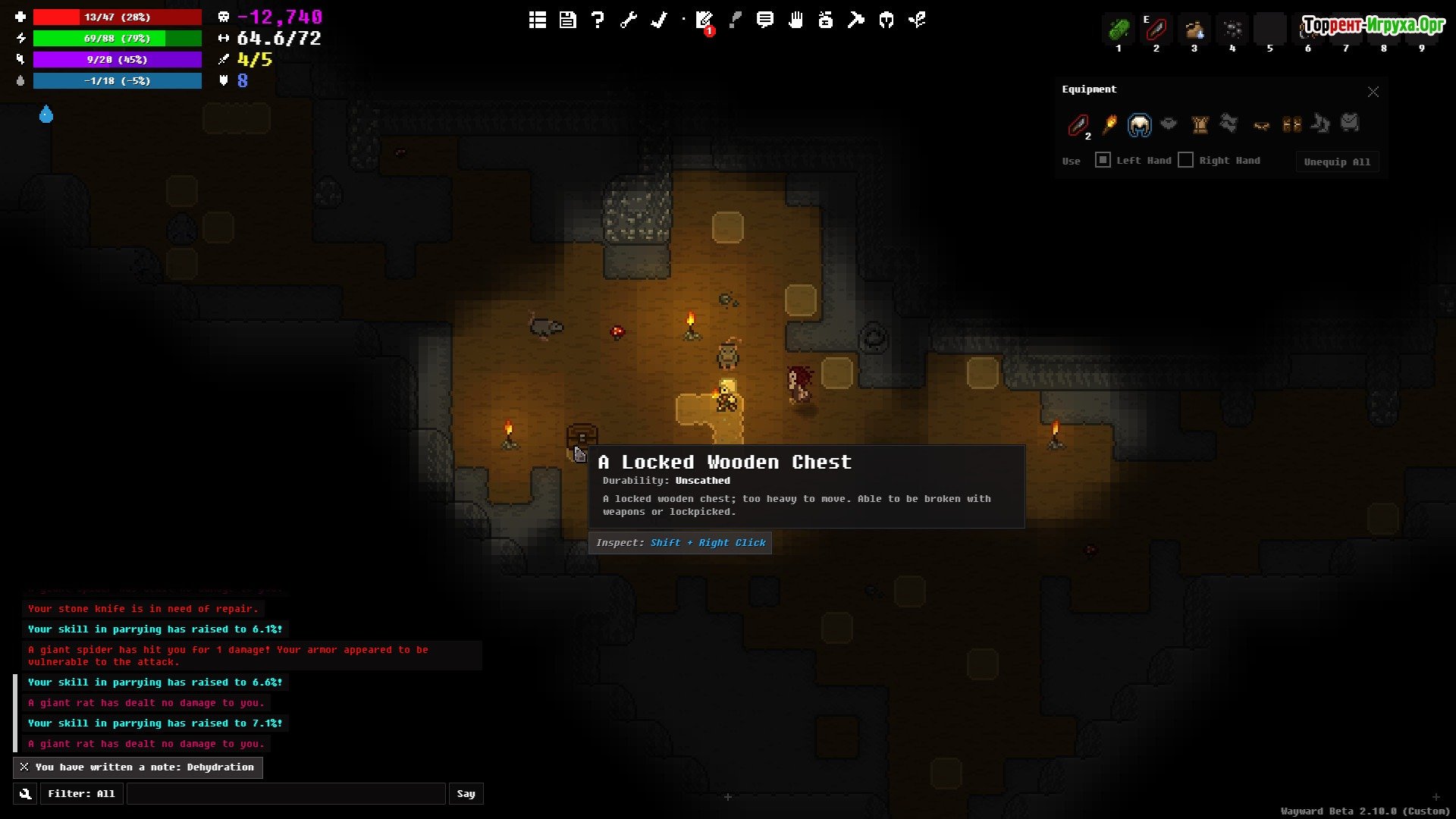Open the hammer crafting icon
Image resolution: width=1456 pixels, height=819 pixels.
click(856, 20)
